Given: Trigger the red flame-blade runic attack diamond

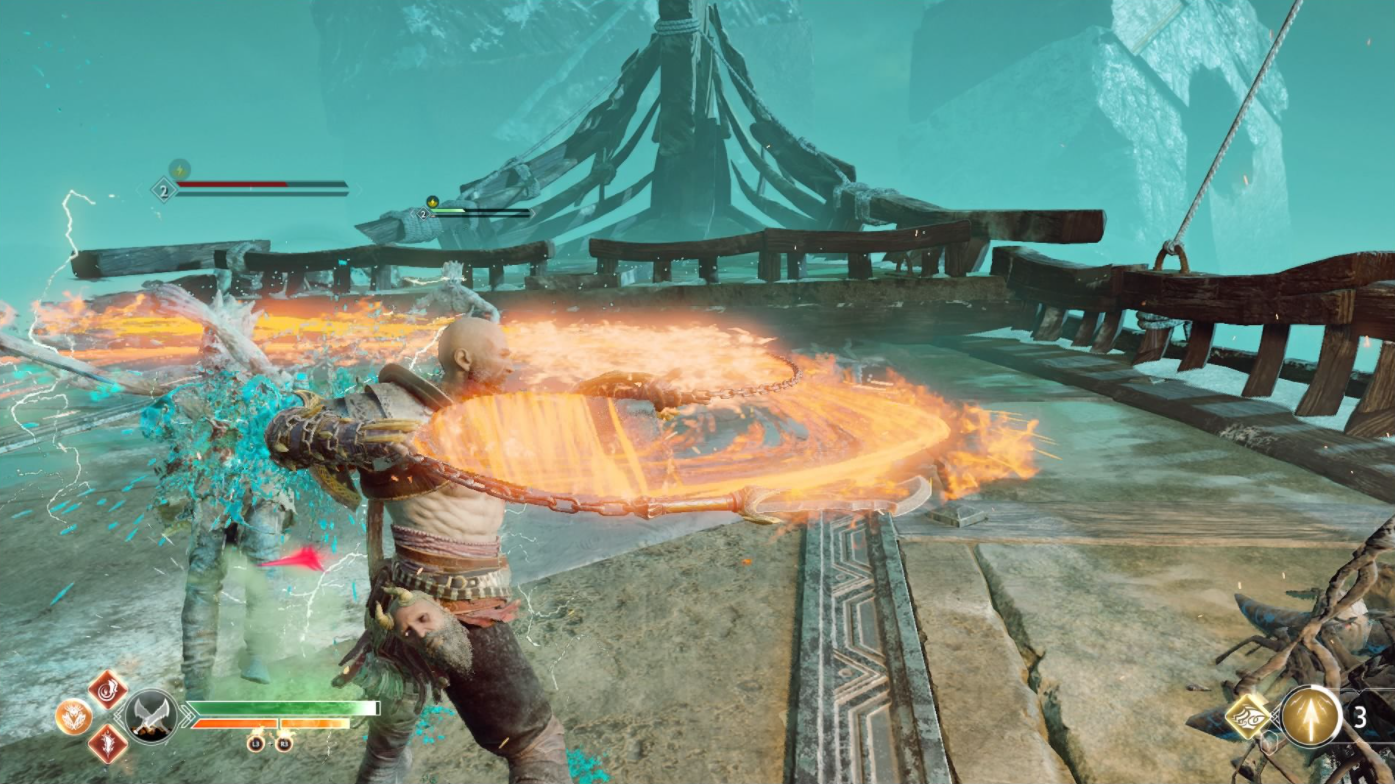Looking at the screenshot, I should tap(107, 744).
